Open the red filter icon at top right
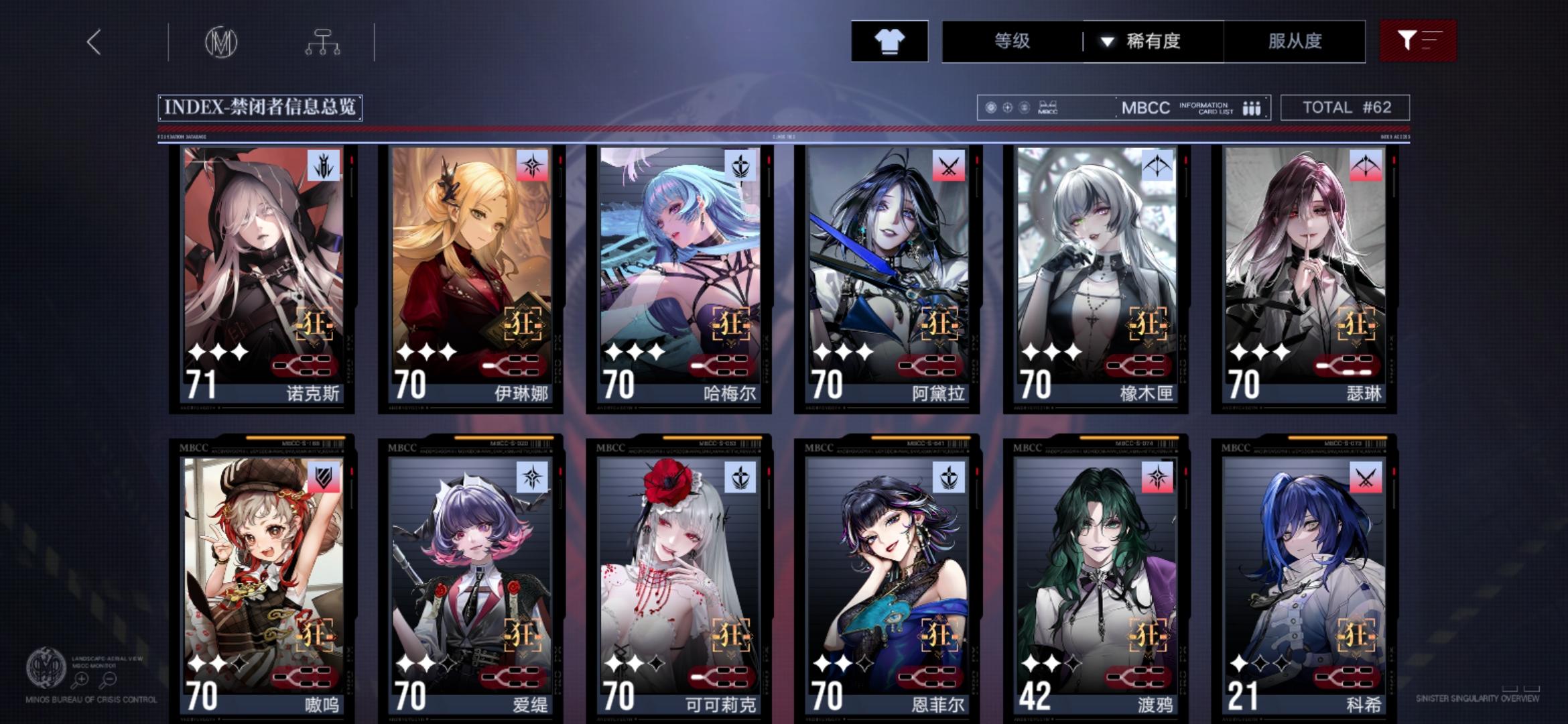The height and width of the screenshot is (724, 1568). 1417,42
